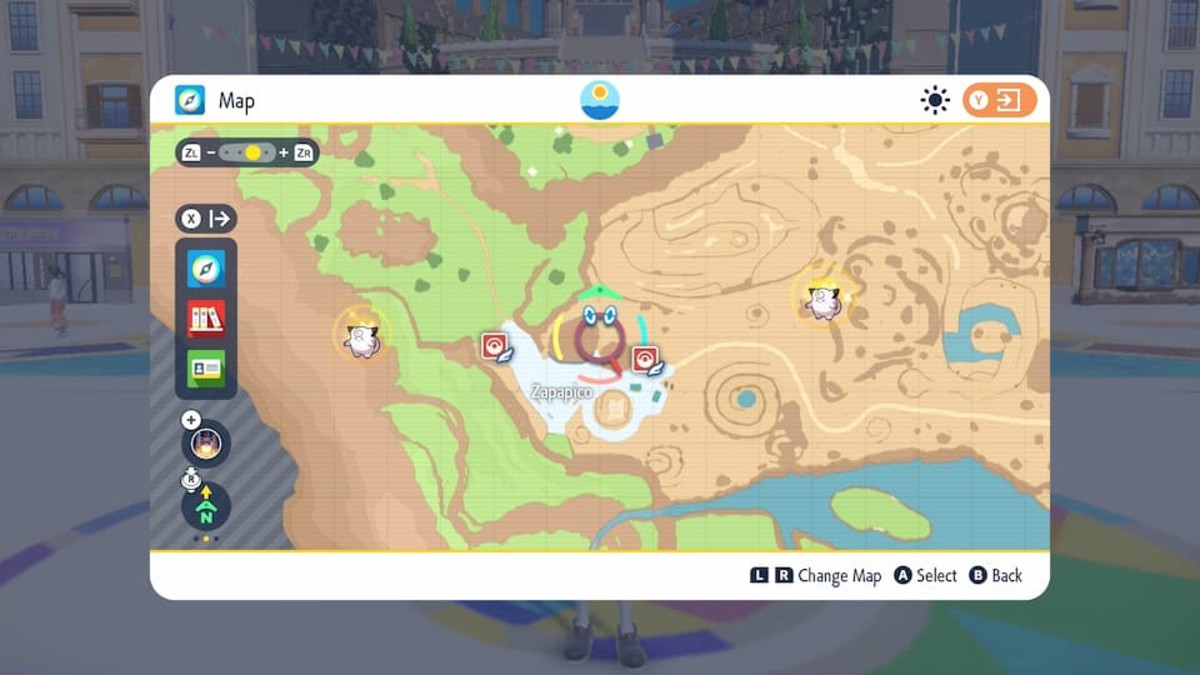Viewport: 1200px width, 675px height.
Task: Select the east Pokémon Center fly point
Action: [x=646, y=360]
